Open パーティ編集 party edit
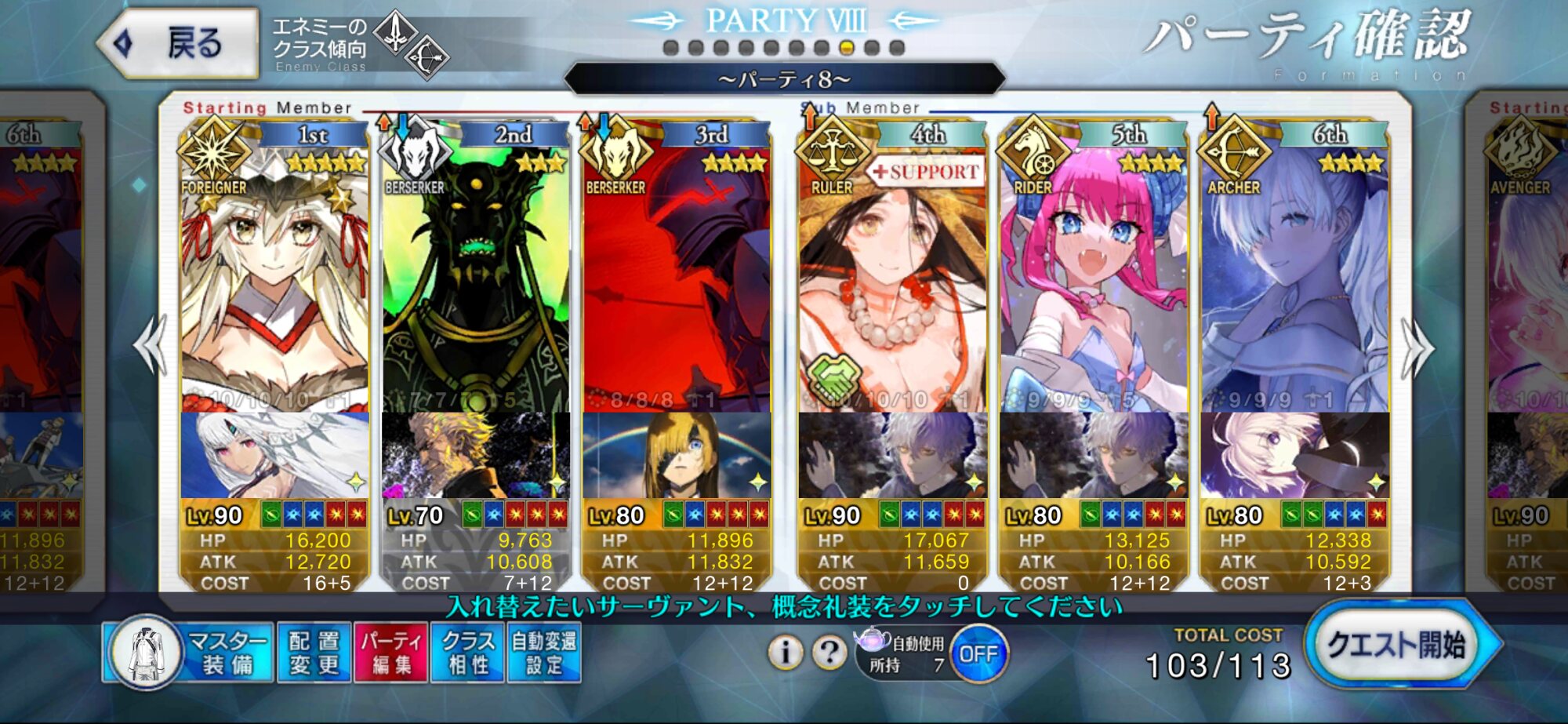The height and width of the screenshot is (724, 1568). coord(391,653)
